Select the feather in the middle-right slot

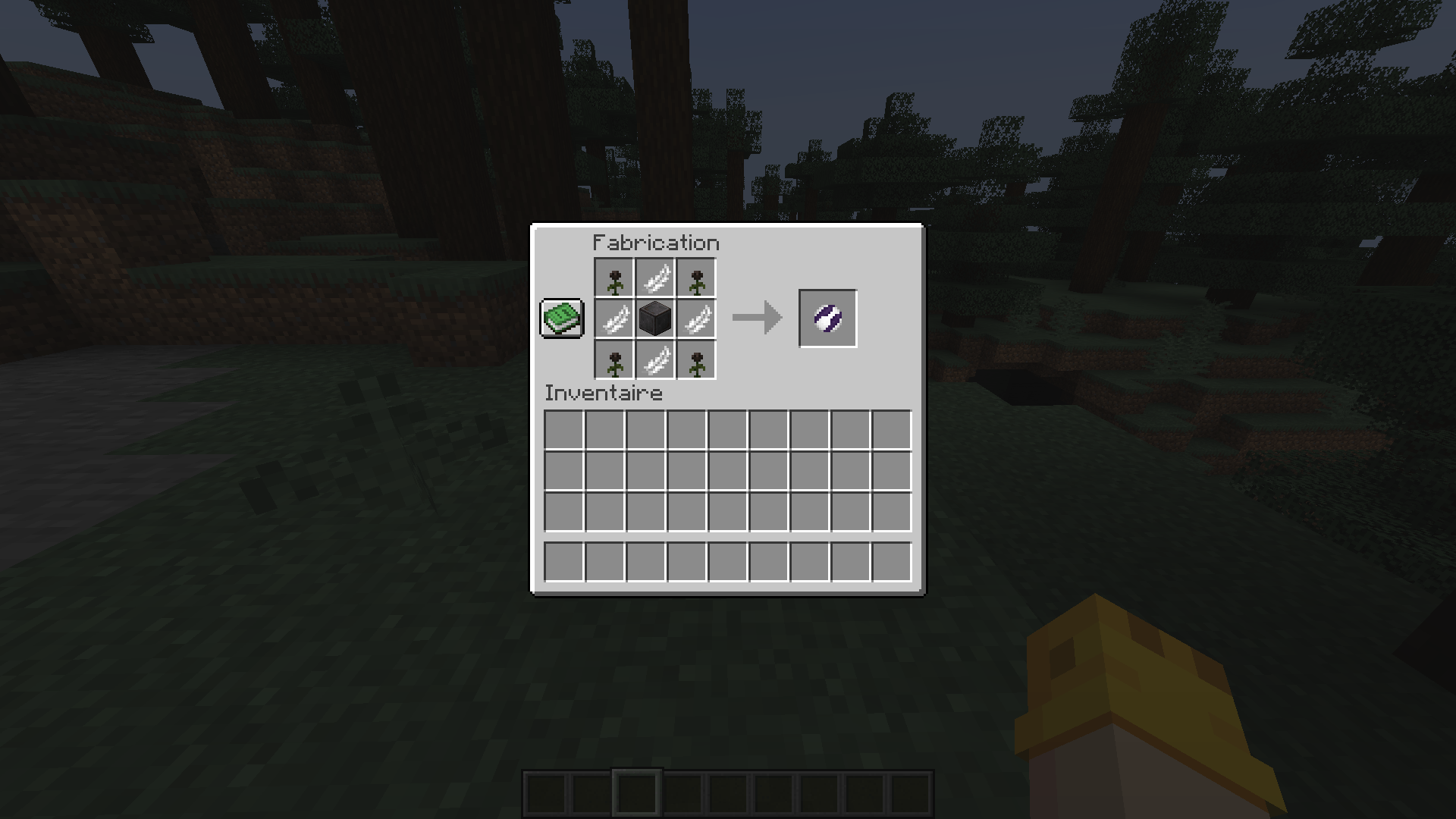coord(695,318)
